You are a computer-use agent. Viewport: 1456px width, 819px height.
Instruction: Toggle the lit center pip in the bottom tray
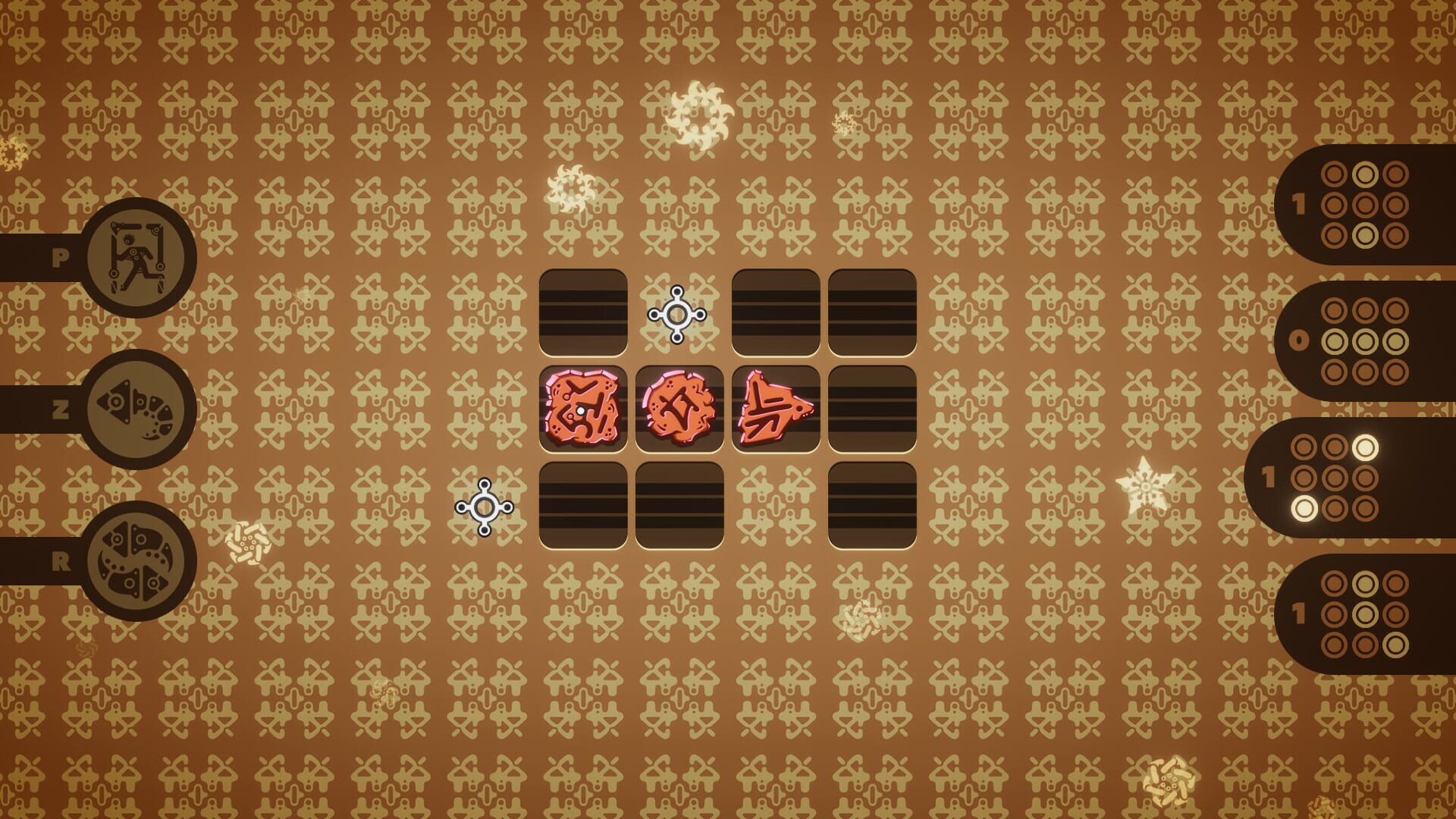pos(1365,612)
